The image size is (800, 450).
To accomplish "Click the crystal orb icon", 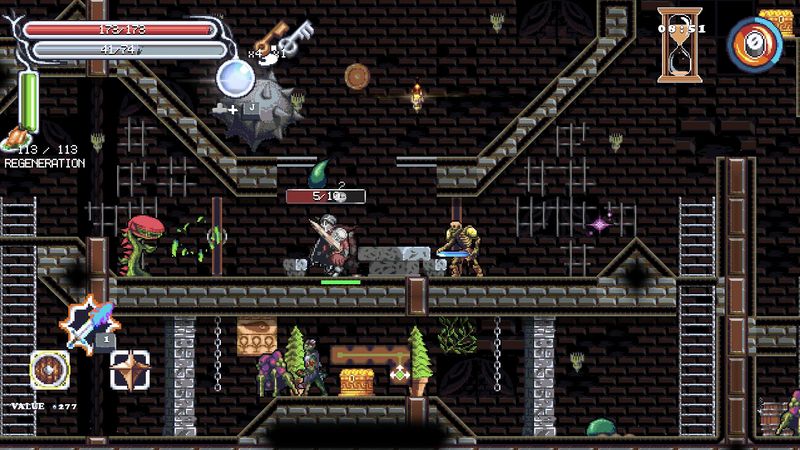I will 236,74.
